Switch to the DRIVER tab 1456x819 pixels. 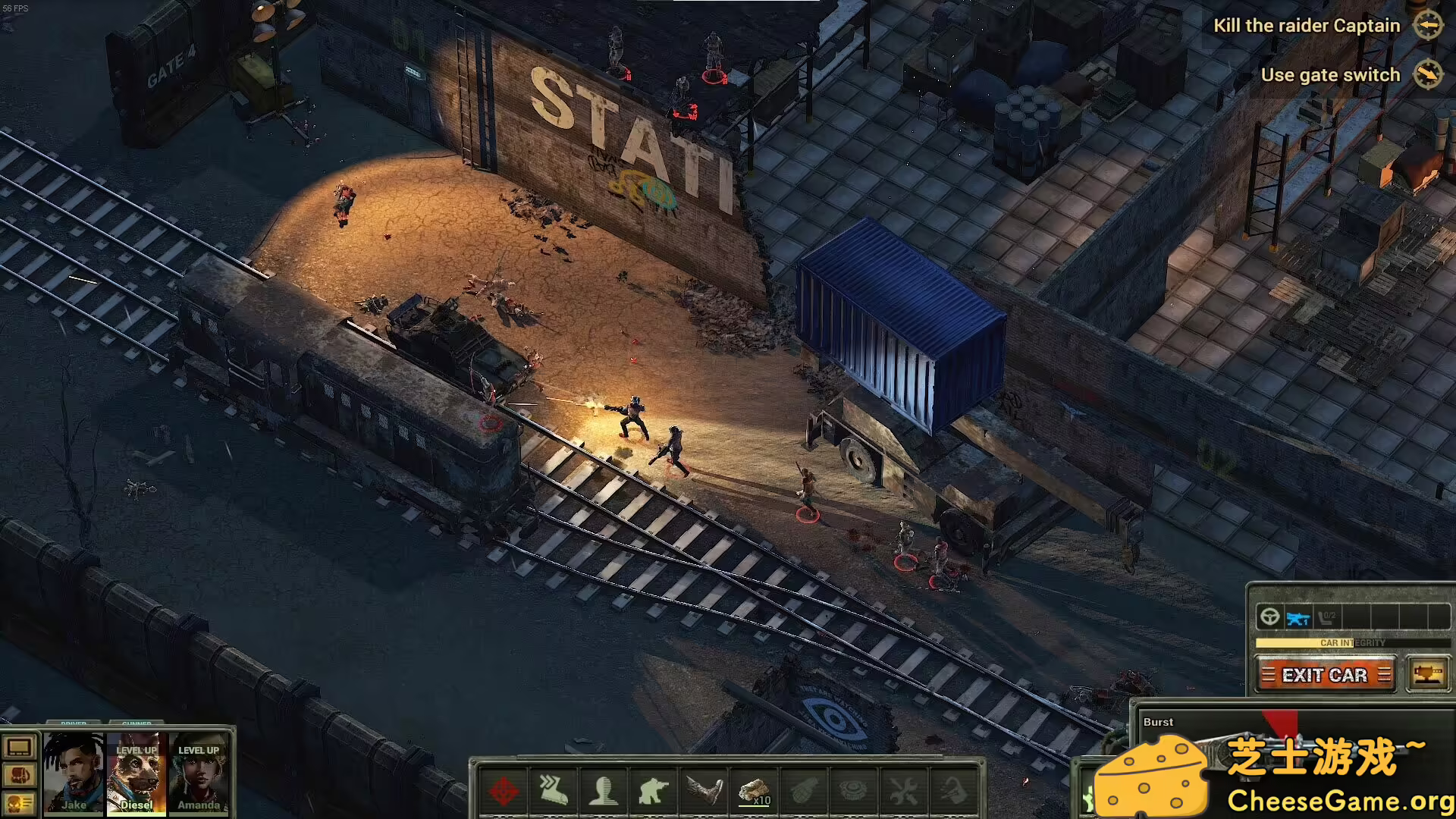click(x=74, y=723)
